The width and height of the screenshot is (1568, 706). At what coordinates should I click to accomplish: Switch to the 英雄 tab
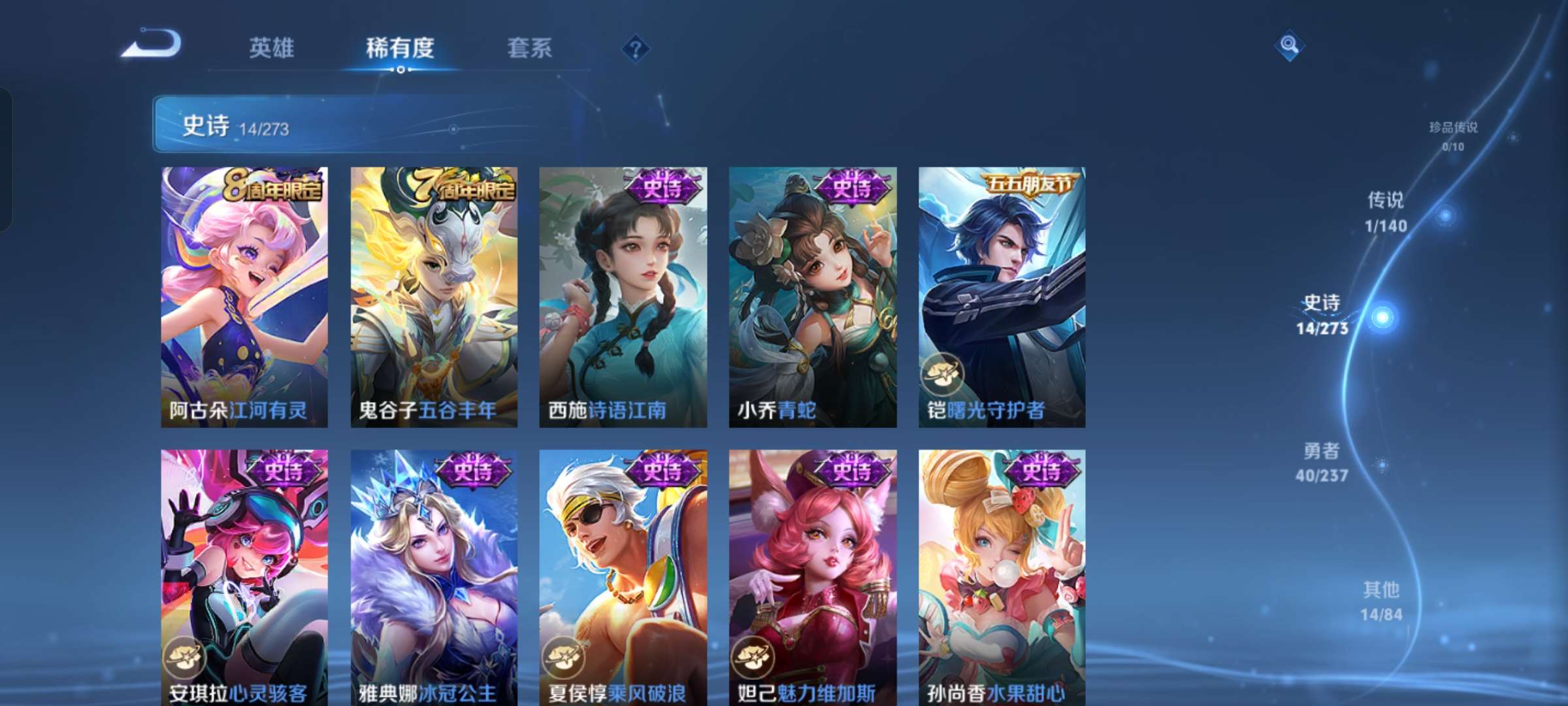272,48
